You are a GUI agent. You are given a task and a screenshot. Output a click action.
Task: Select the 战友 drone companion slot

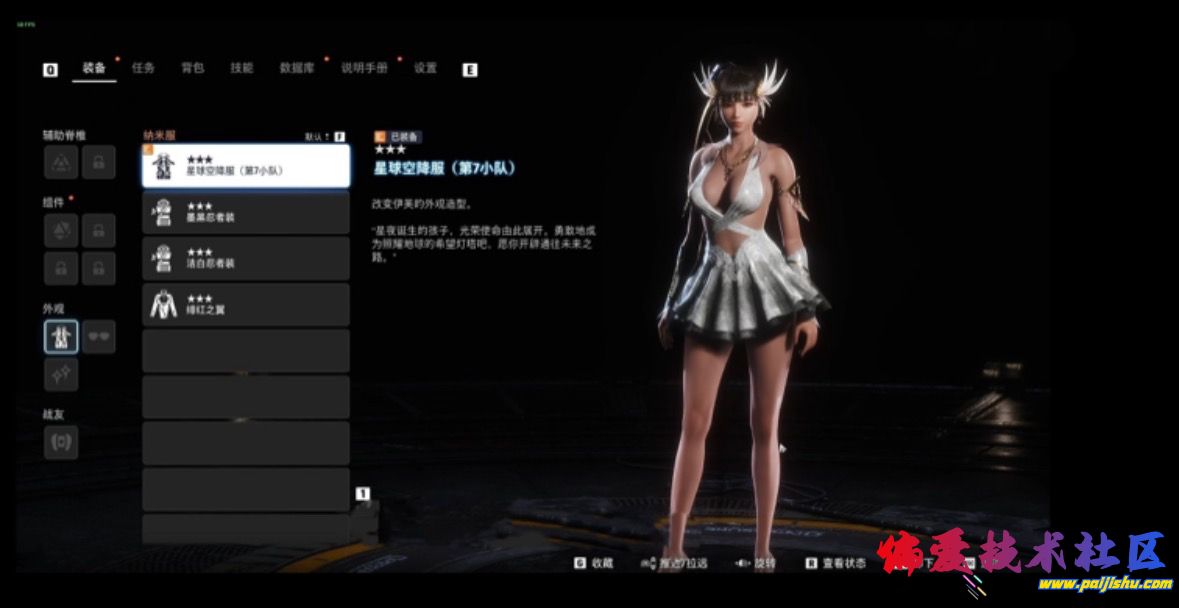point(61,442)
